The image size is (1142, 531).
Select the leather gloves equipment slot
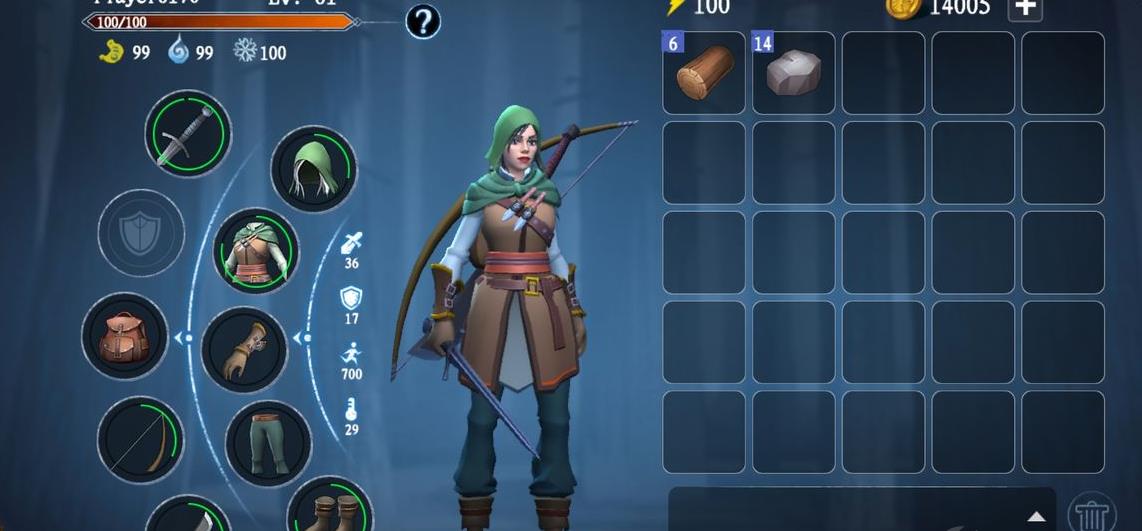[244, 349]
